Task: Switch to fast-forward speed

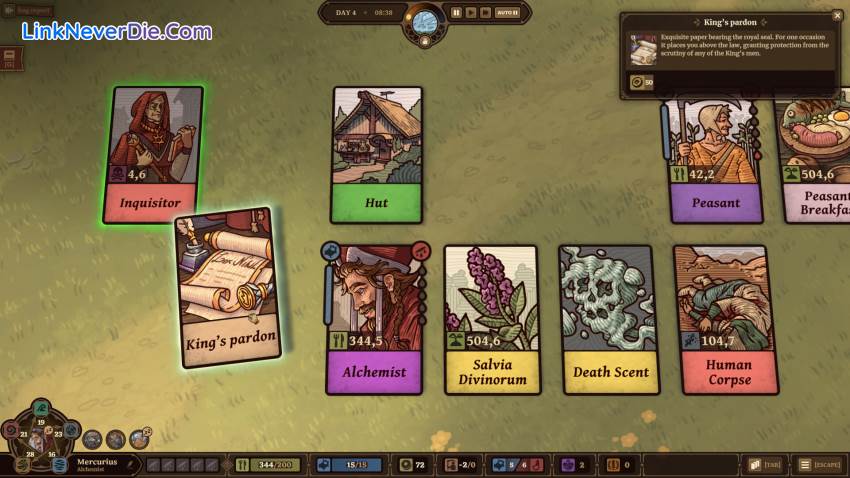Action: [485, 13]
